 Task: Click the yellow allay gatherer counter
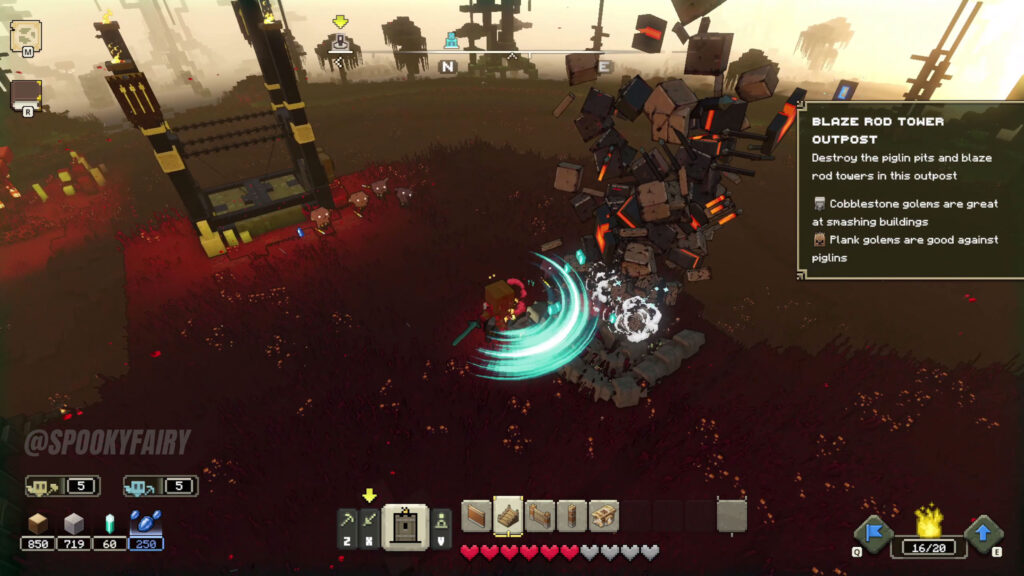62,486
